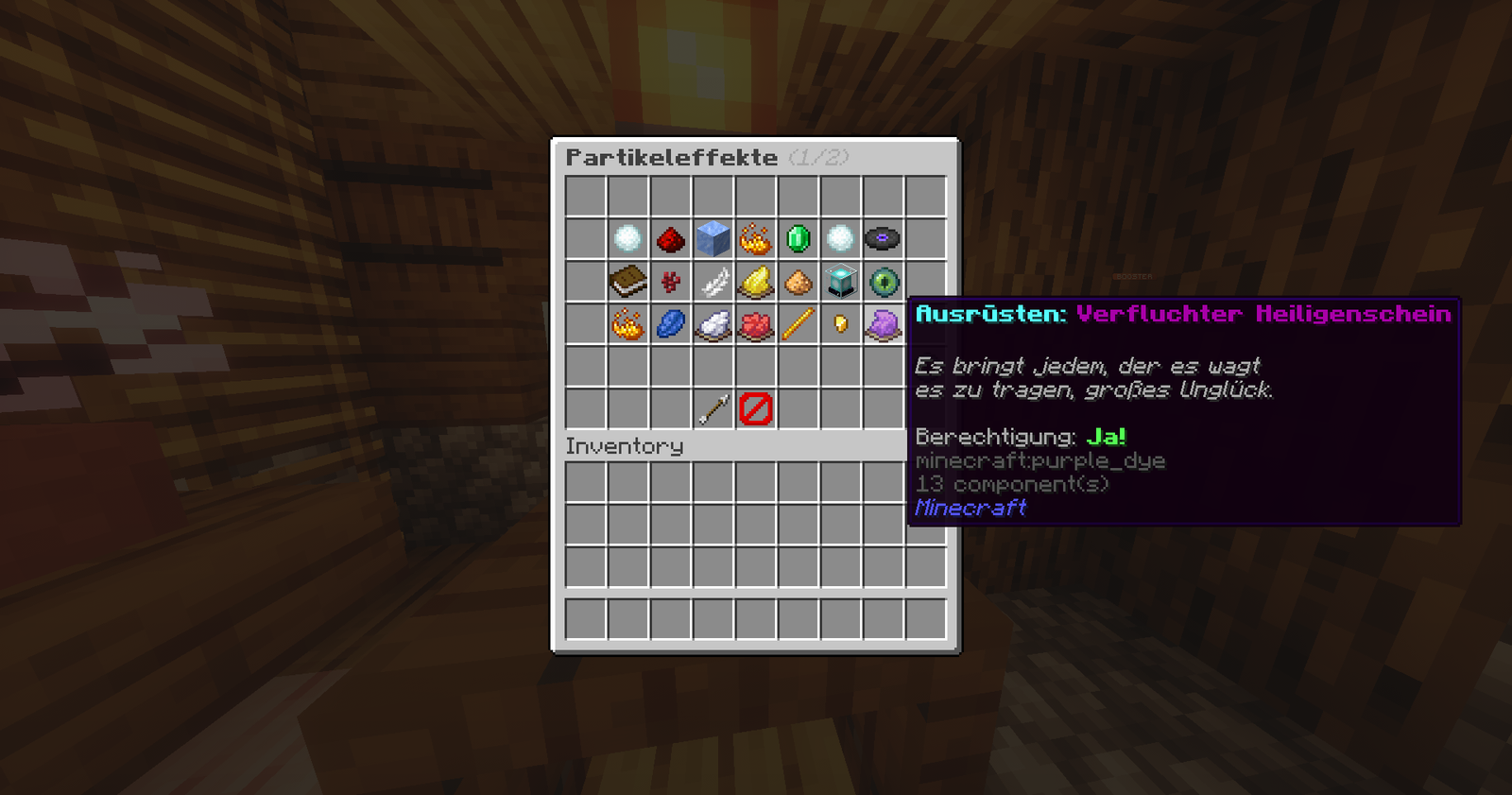
Task: Select the ender eye particle effect
Action: coord(882,282)
